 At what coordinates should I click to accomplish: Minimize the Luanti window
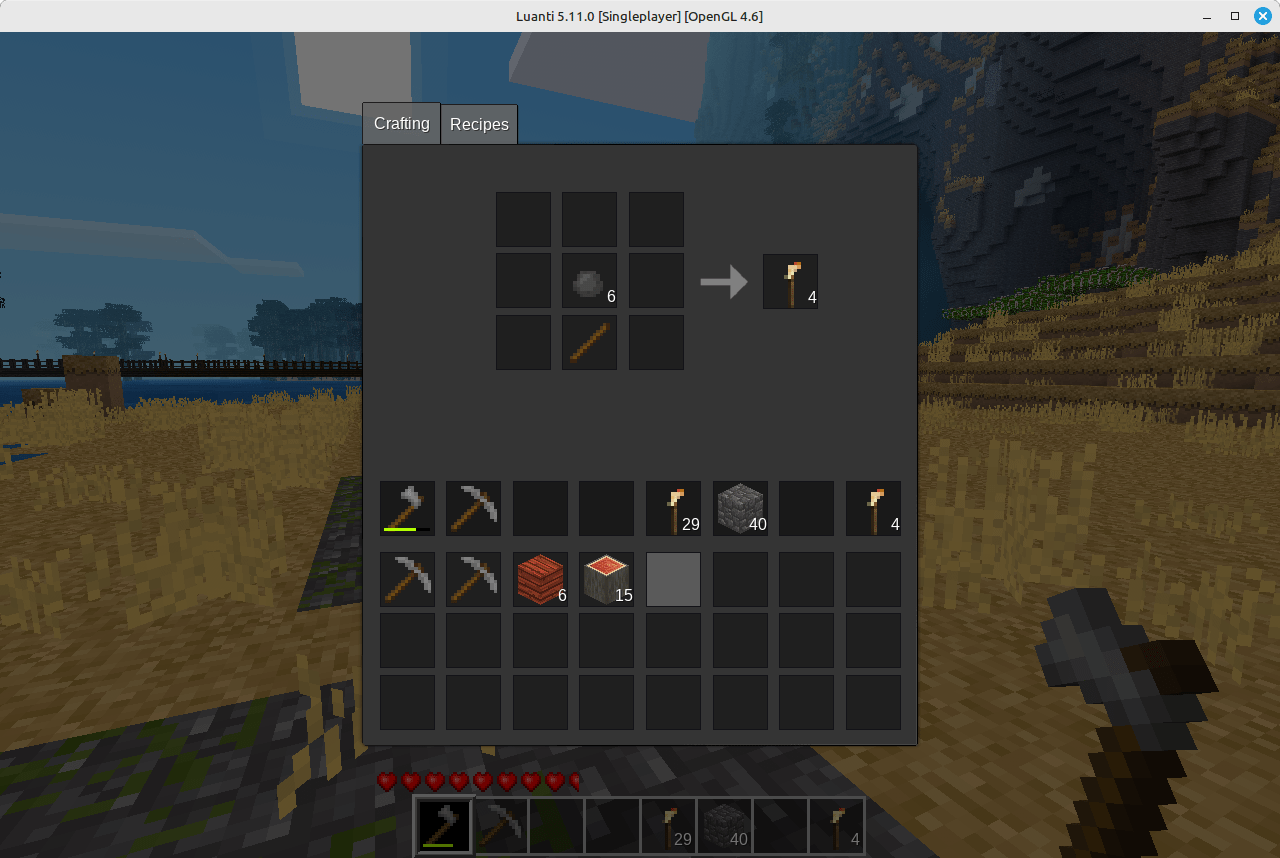(x=1208, y=16)
